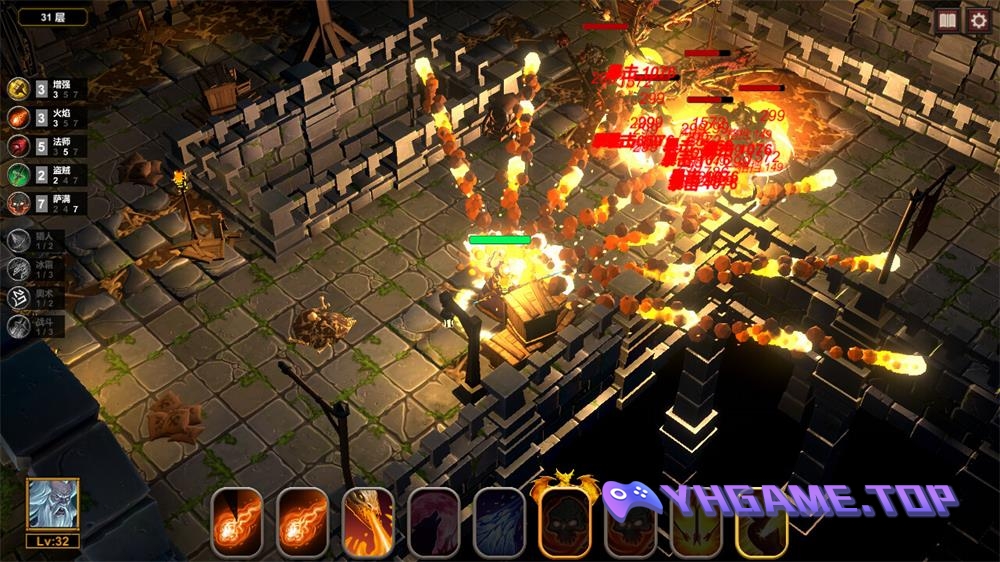View the 萨满 shaman synergy icon
The width and height of the screenshot is (1000, 562).
pyautogui.click(x=18, y=203)
